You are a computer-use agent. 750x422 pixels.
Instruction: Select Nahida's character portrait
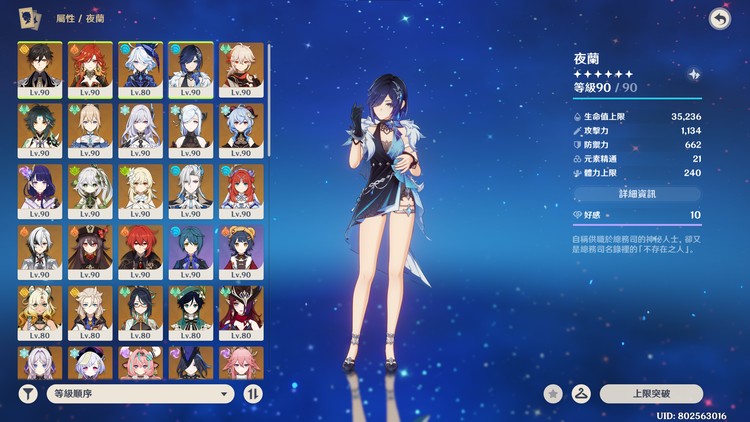pos(89,190)
